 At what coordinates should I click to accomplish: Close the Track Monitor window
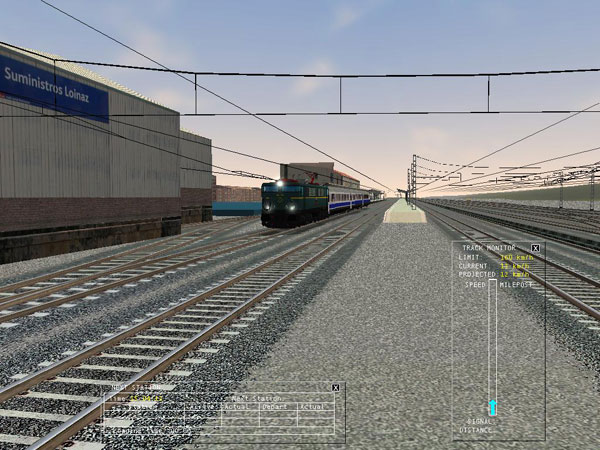535,248
